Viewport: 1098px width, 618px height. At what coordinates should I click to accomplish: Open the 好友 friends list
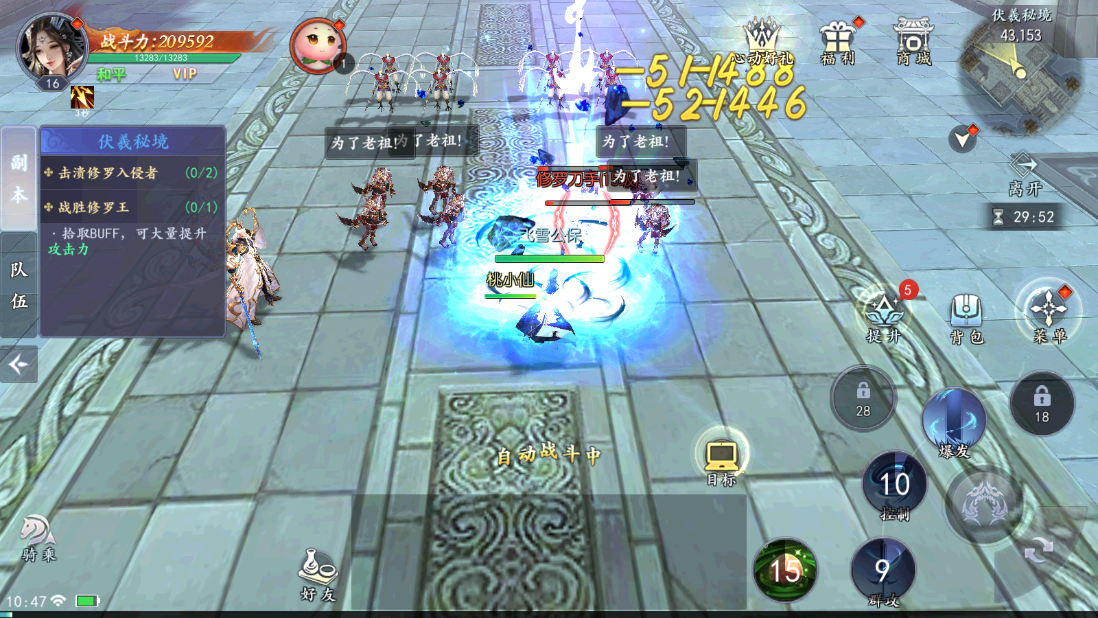pyautogui.click(x=317, y=576)
